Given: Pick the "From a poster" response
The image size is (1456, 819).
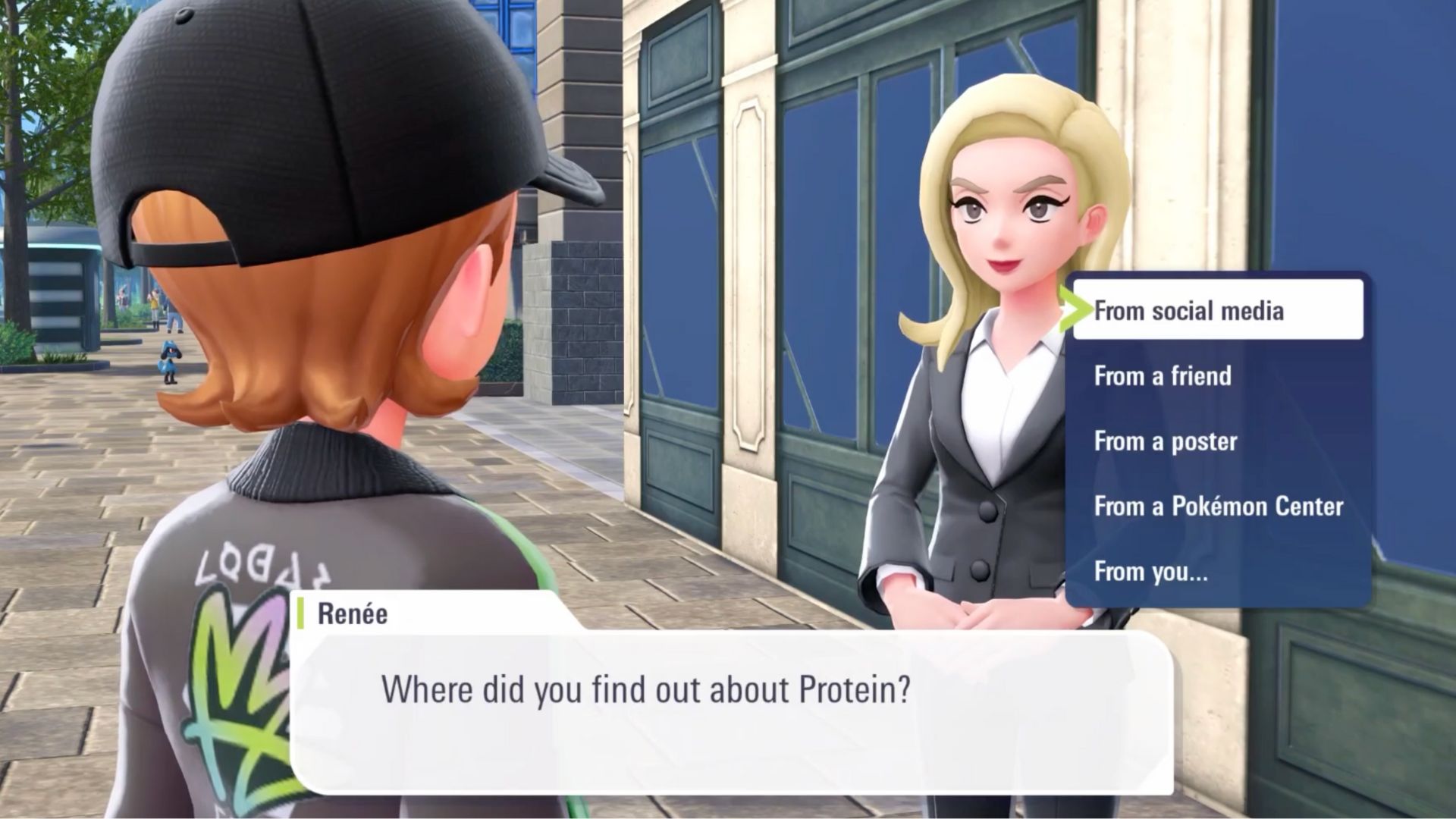Looking at the screenshot, I should (1163, 441).
